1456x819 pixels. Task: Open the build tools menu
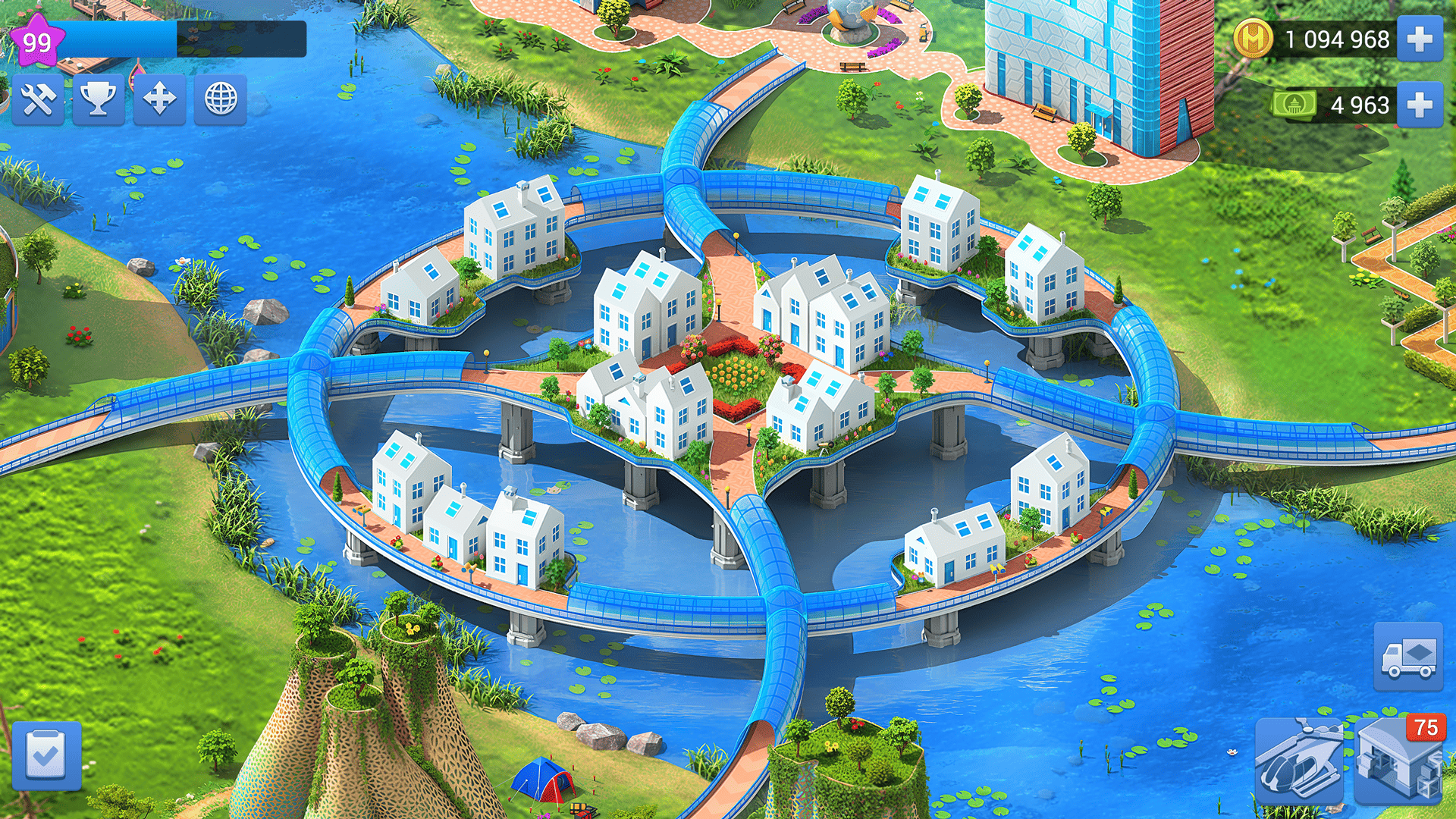tap(38, 101)
